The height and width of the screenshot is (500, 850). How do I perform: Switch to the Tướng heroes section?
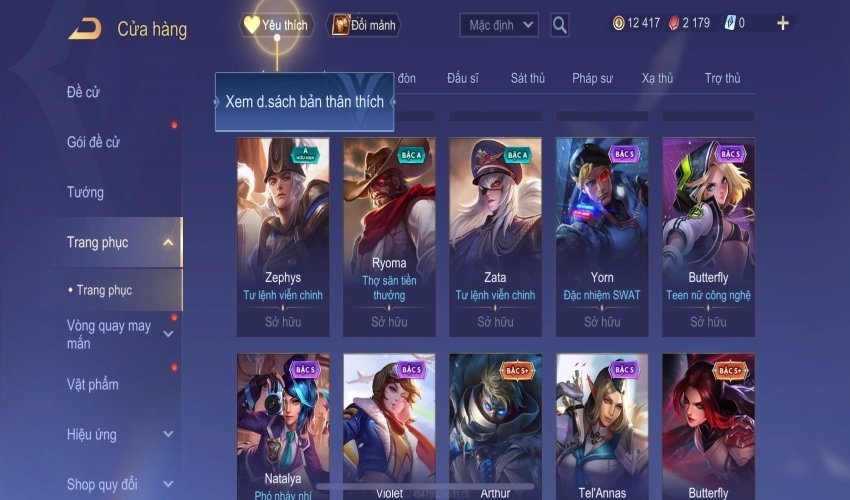click(85, 192)
